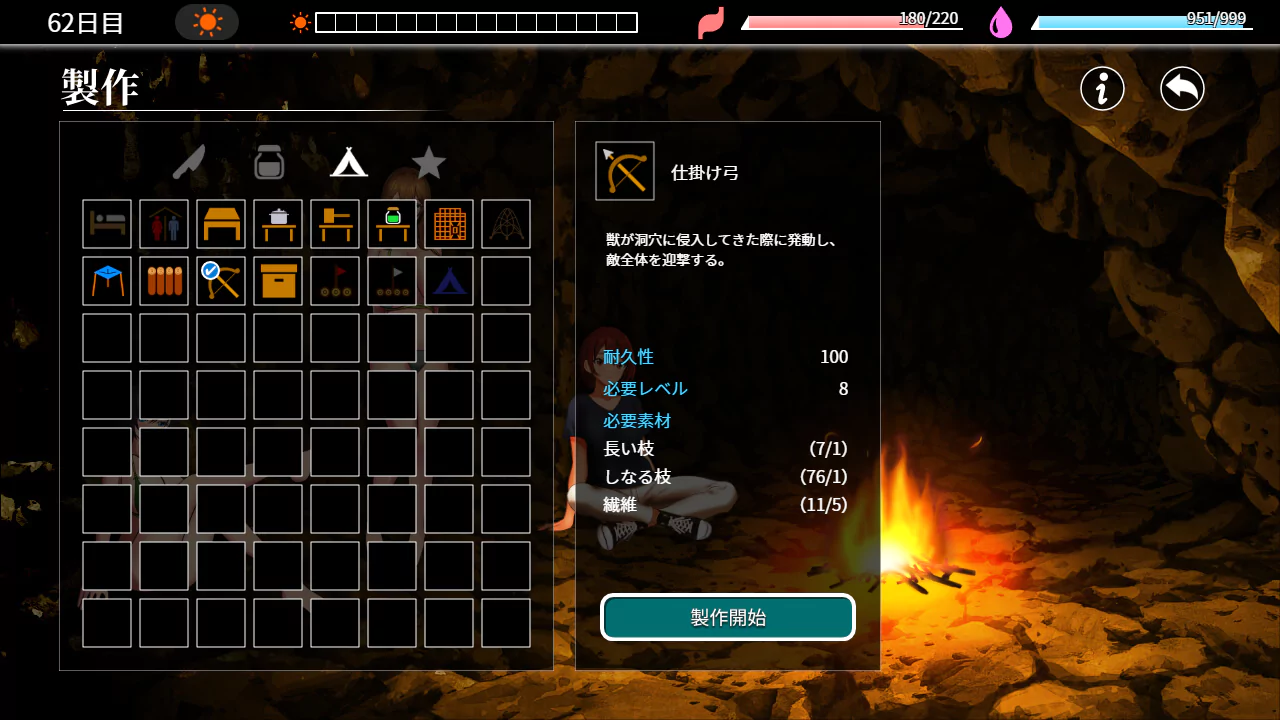Select the hammer crafting table recipe
This screenshot has width=1280, height=720.
(x=335, y=224)
